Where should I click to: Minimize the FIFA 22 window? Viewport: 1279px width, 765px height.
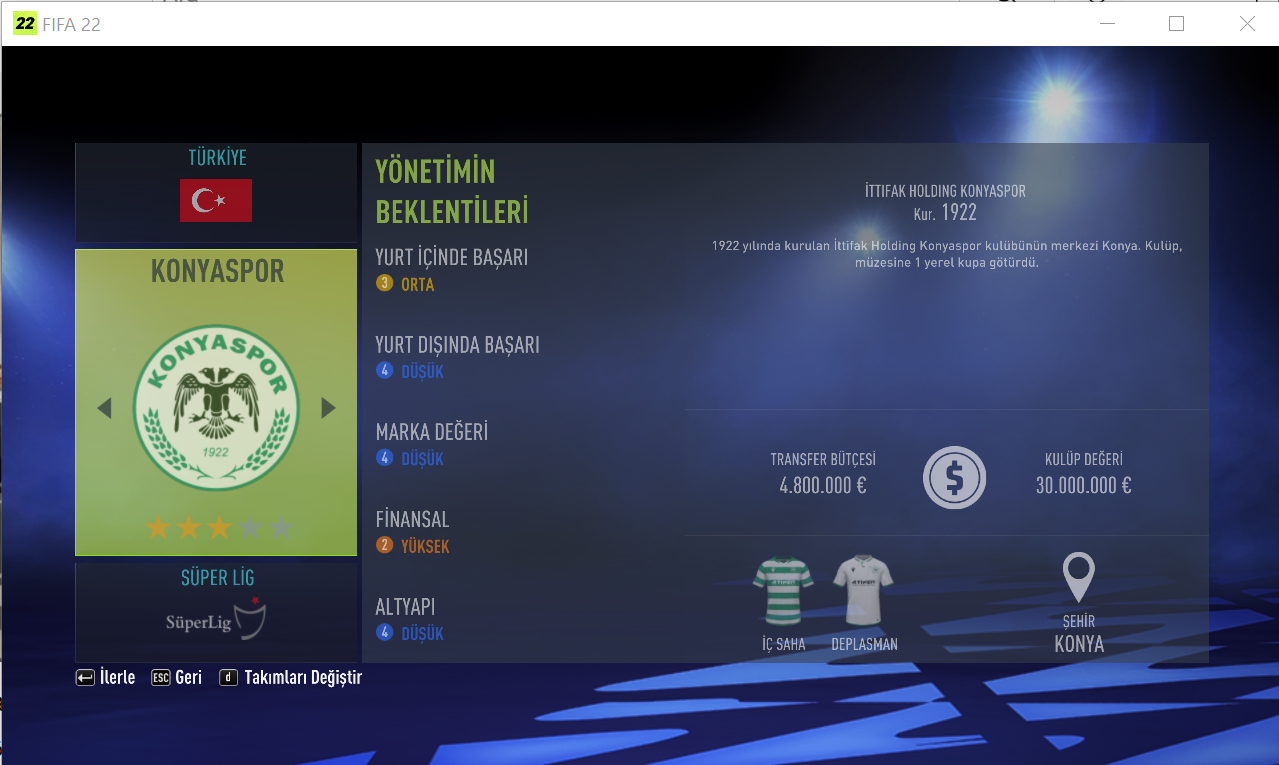click(x=1106, y=24)
